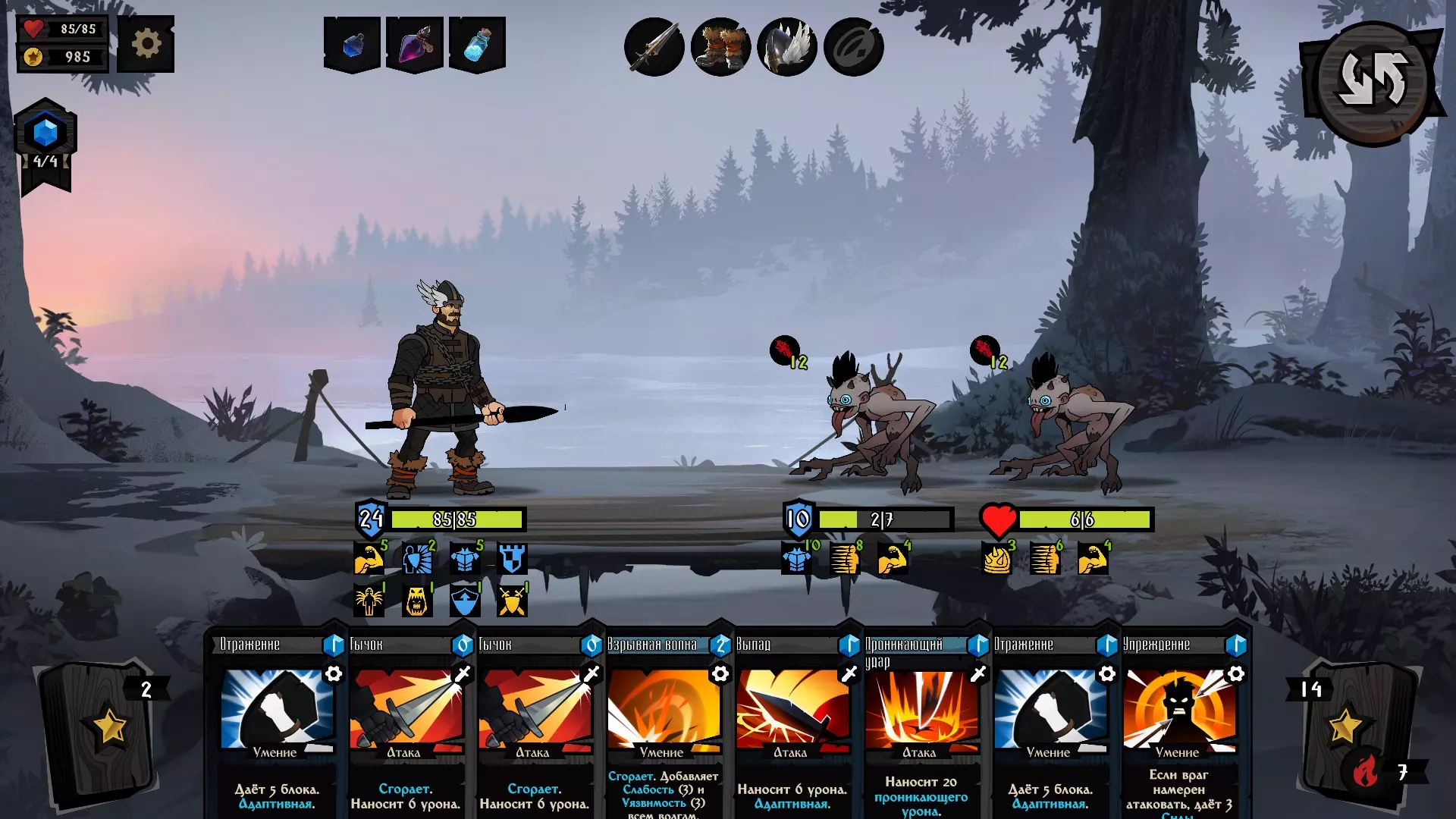Use the dark blue potion
This screenshot has width=1456, height=819.
(352, 45)
